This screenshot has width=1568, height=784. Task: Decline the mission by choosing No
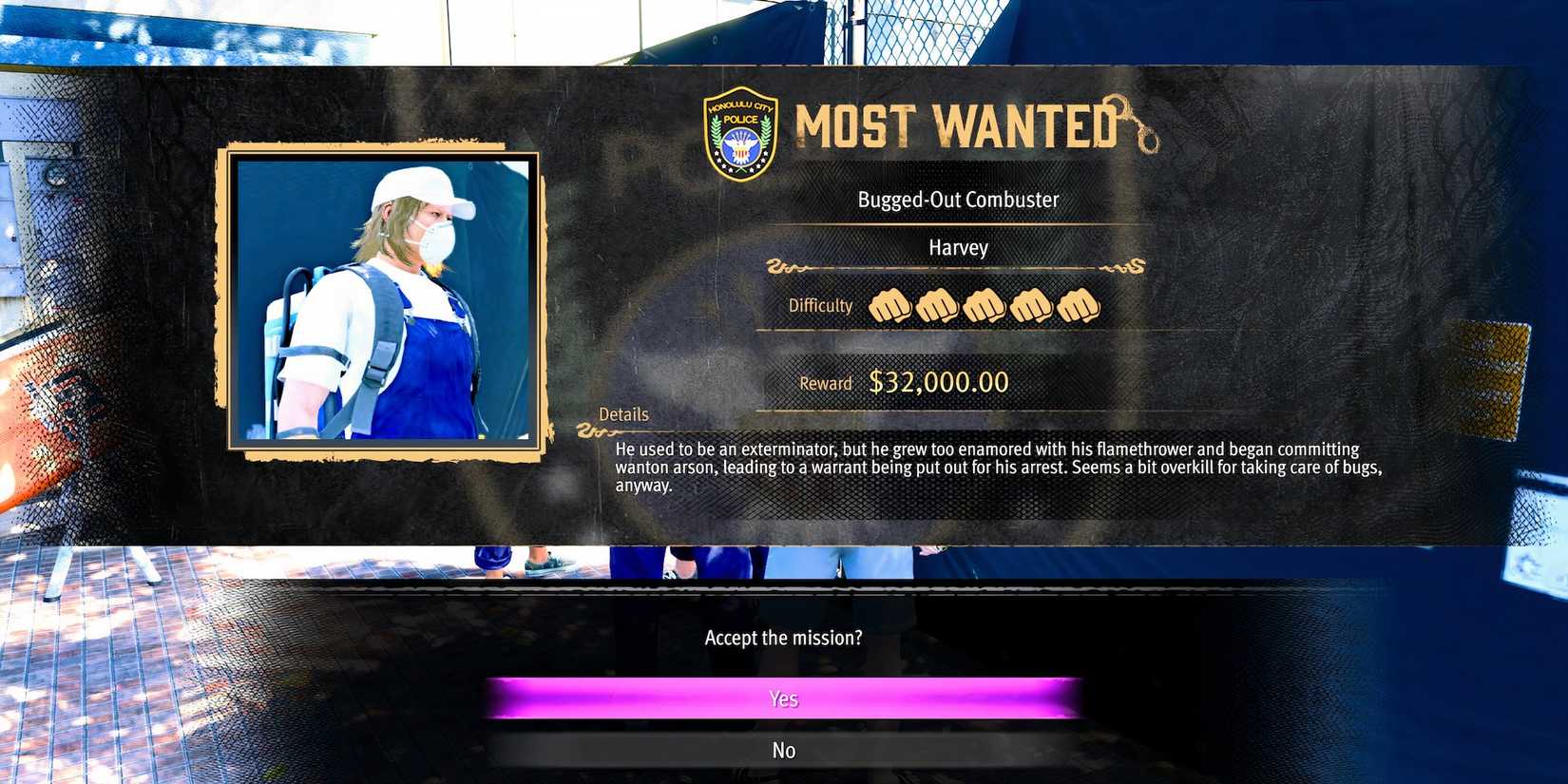(783, 750)
